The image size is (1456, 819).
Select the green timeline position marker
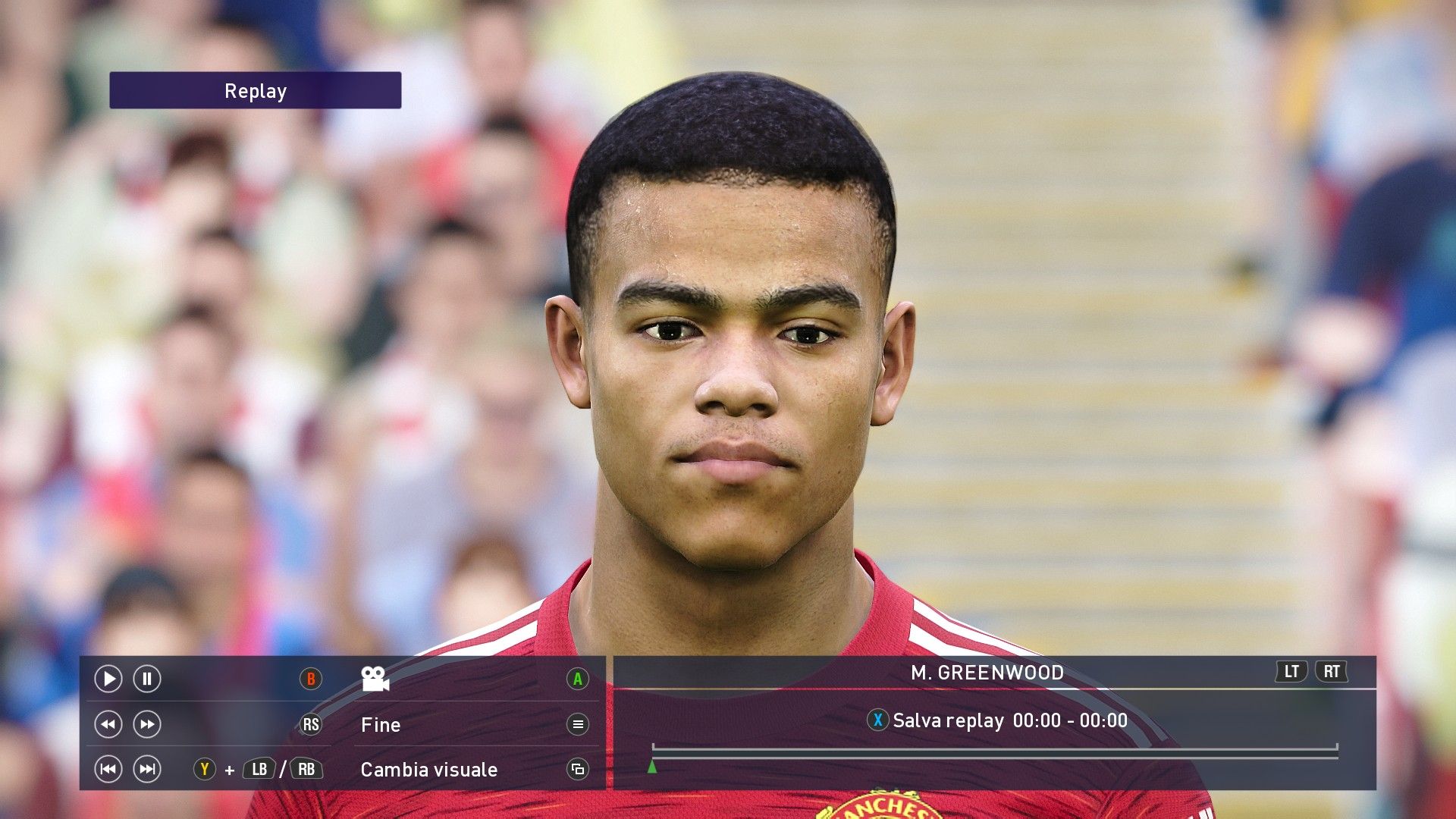tap(652, 767)
